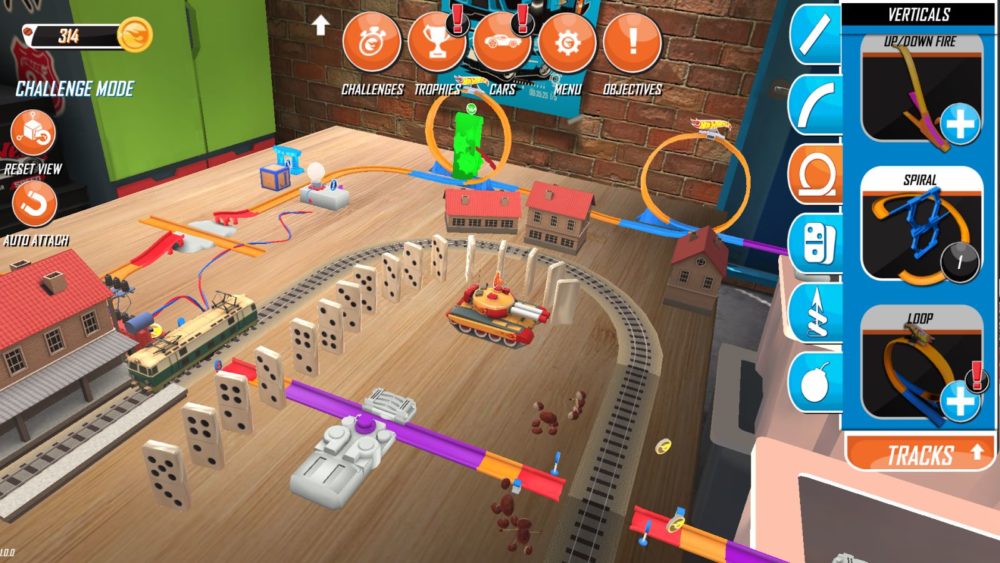Toggle Auto Attach magnet
The width and height of the screenshot is (1000, 563).
tap(33, 203)
